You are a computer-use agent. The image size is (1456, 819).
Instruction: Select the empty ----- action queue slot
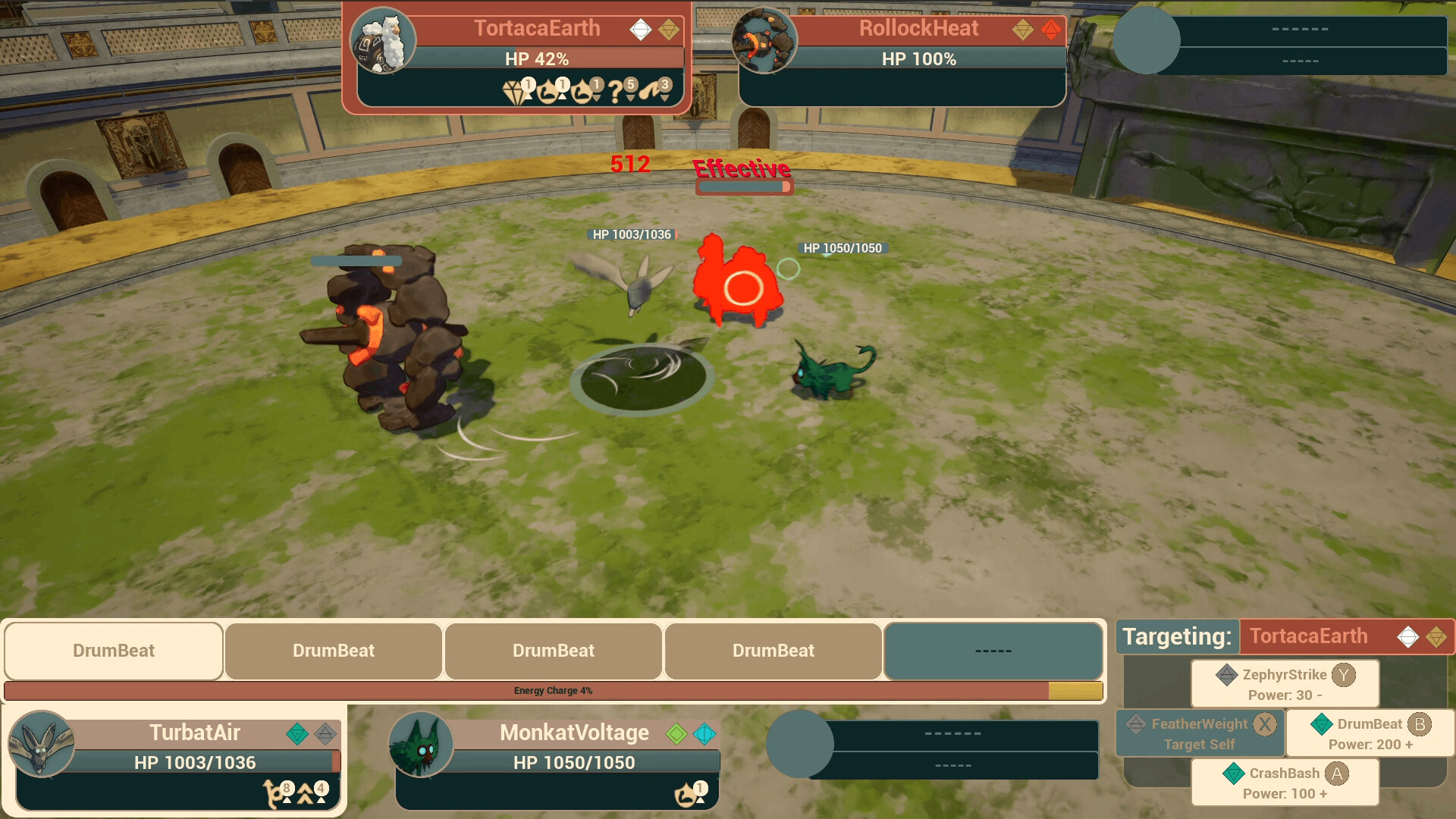(993, 650)
